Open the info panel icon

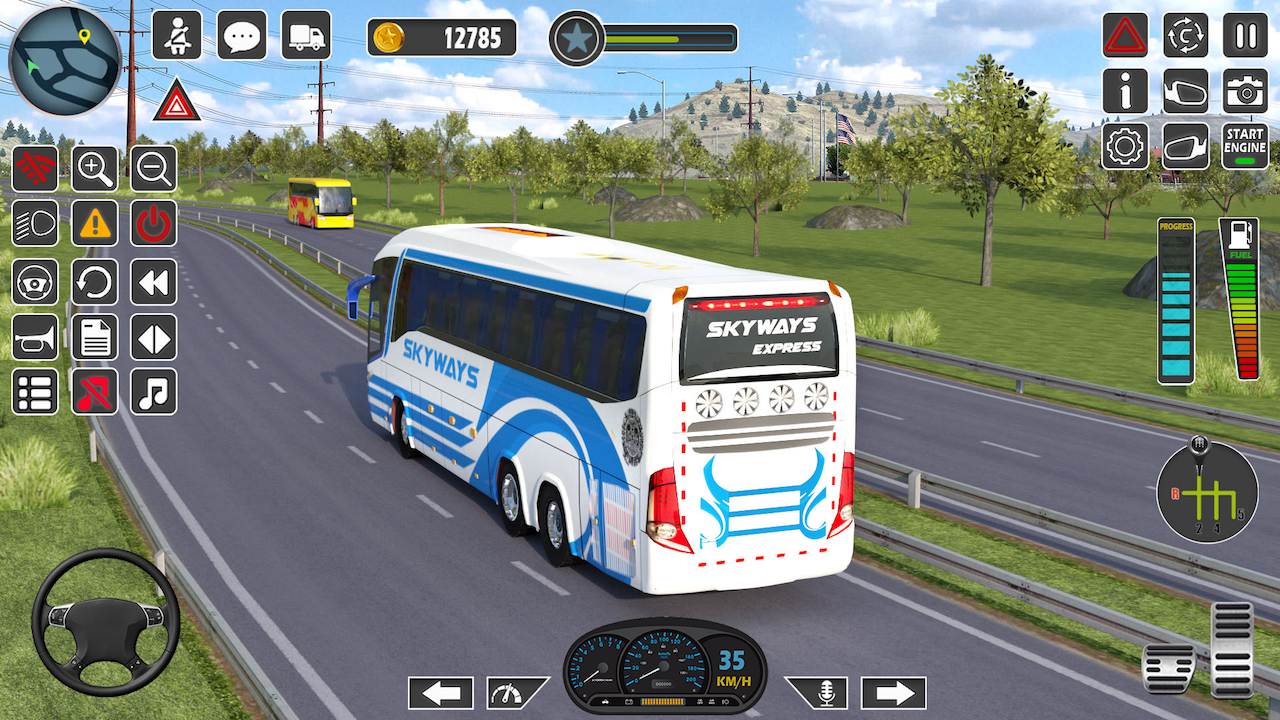tap(1125, 91)
